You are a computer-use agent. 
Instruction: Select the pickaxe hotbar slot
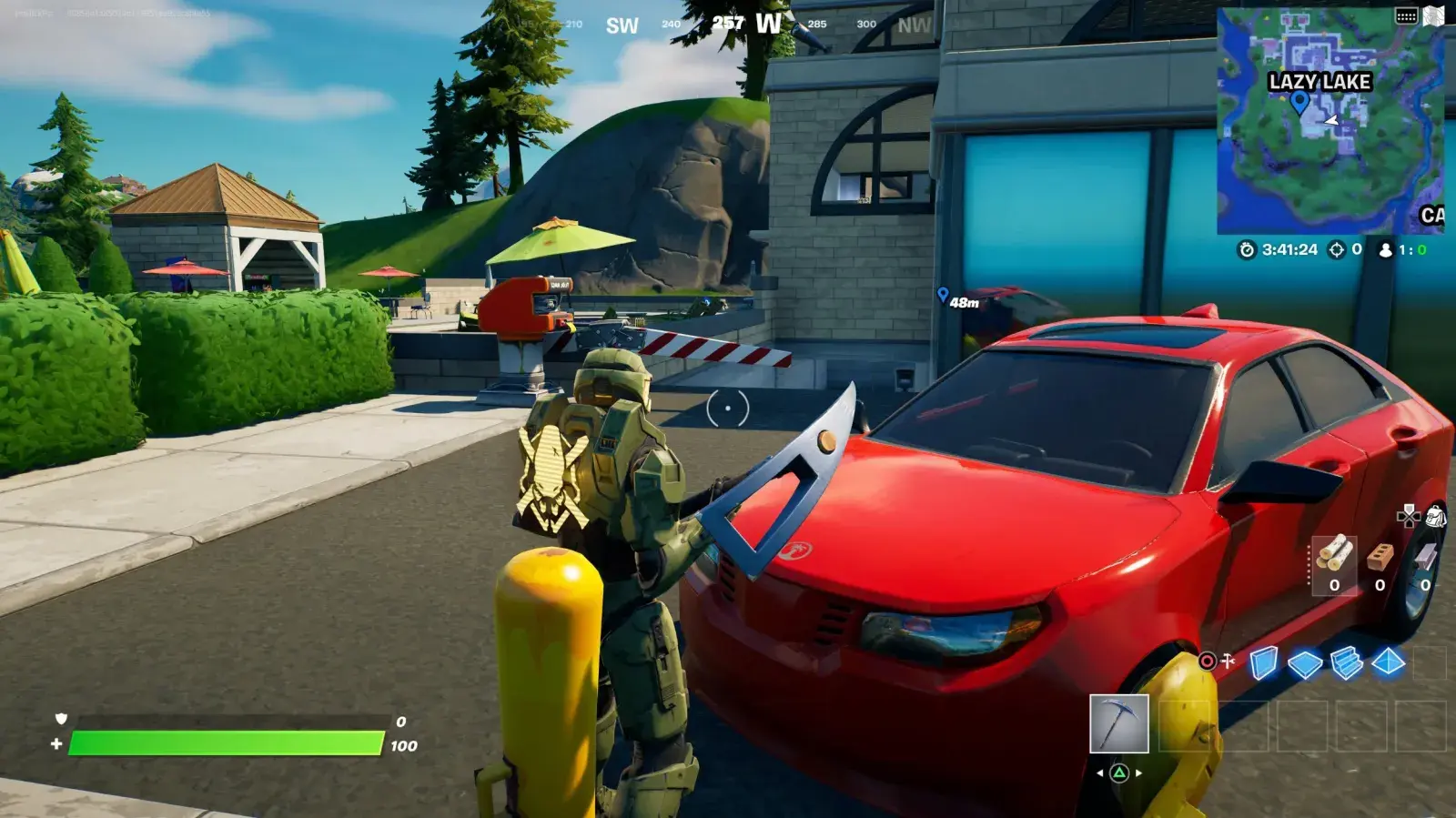1118,724
